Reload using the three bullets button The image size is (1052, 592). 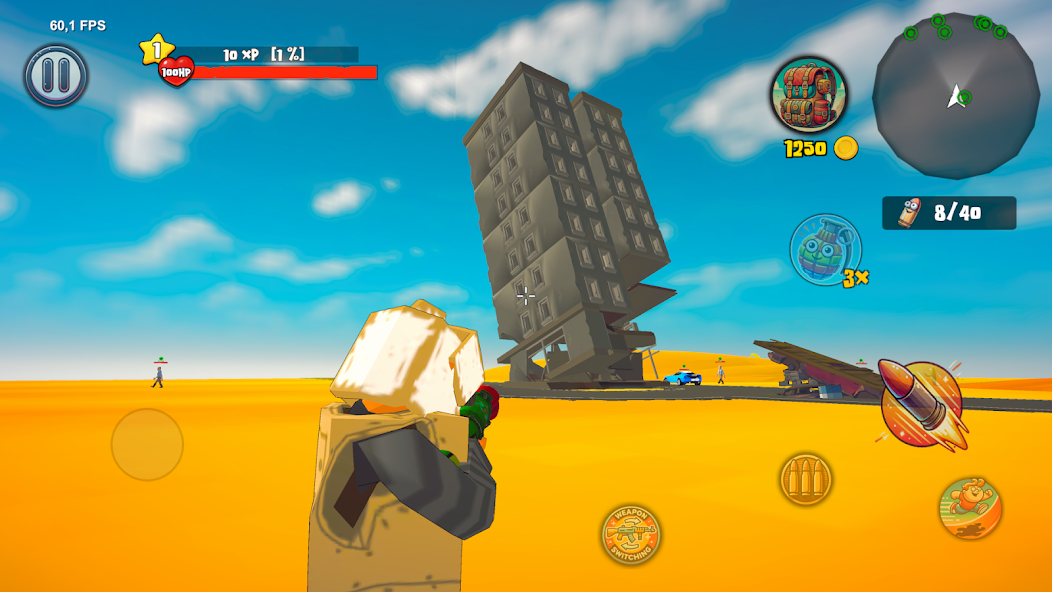point(806,479)
